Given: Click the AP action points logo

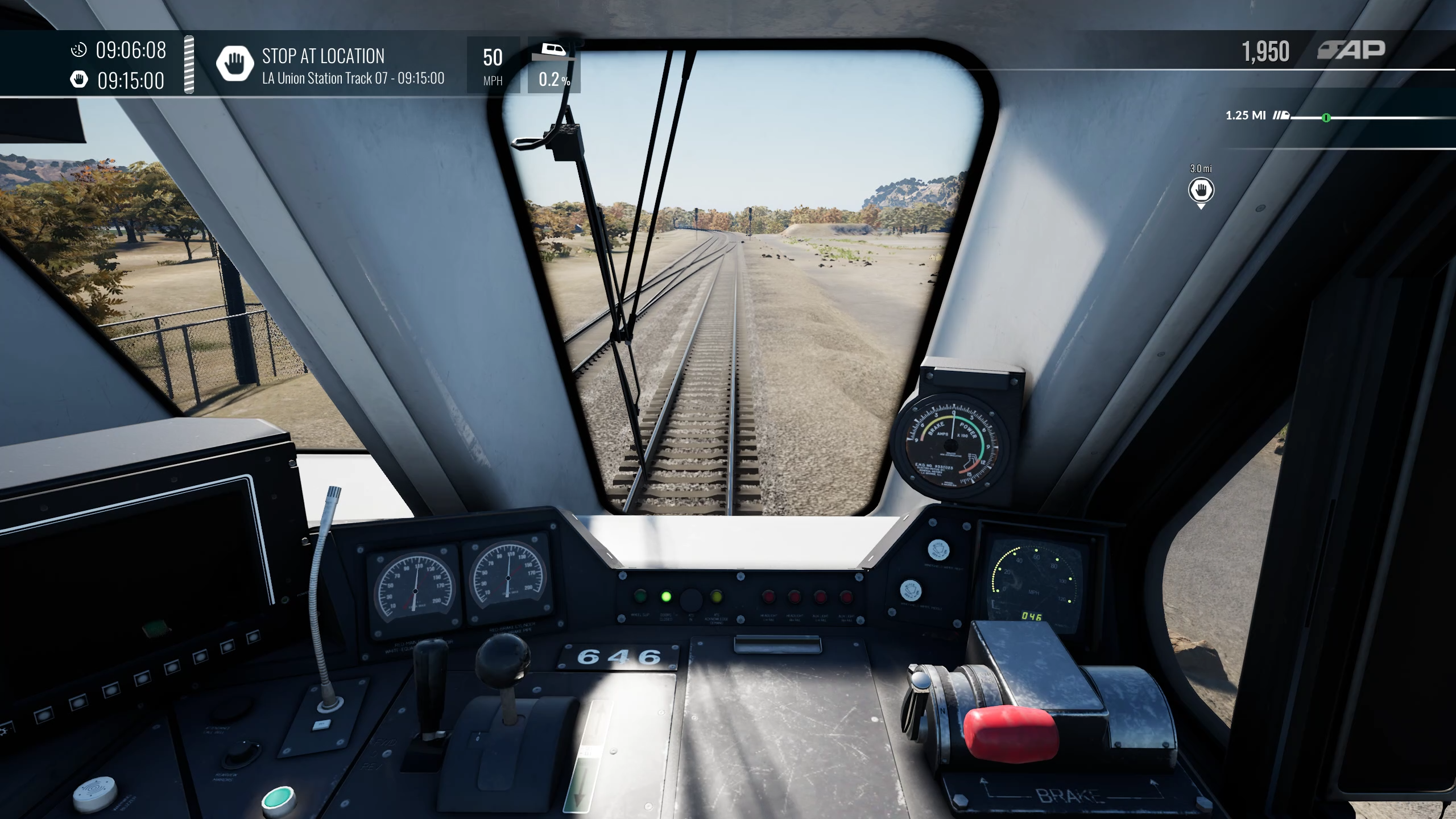Looking at the screenshot, I should pyautogui.click(x=1351, y=51).
